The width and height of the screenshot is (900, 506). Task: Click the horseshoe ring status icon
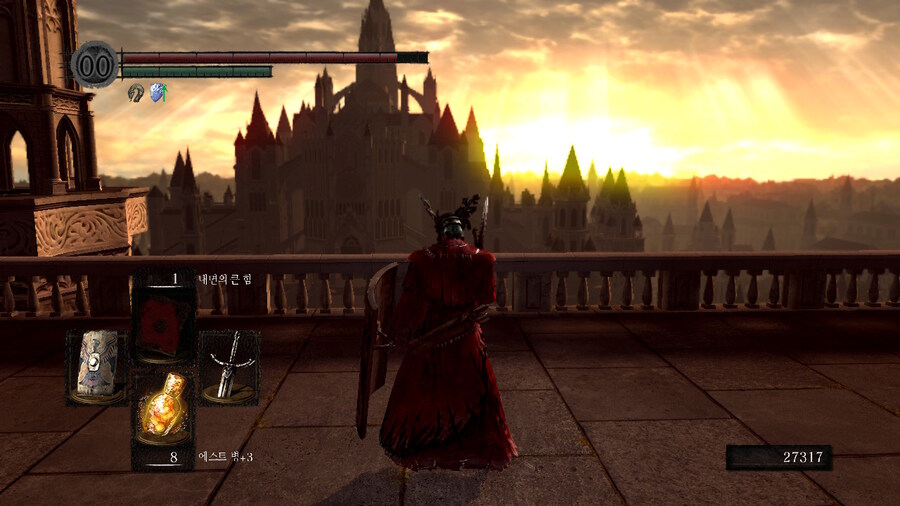136,92
